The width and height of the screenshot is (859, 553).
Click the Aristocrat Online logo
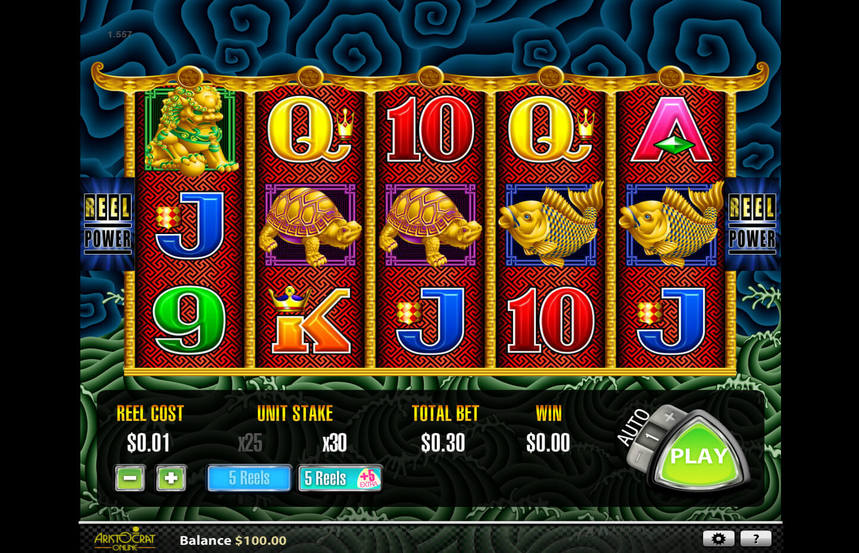coord(124,539)
